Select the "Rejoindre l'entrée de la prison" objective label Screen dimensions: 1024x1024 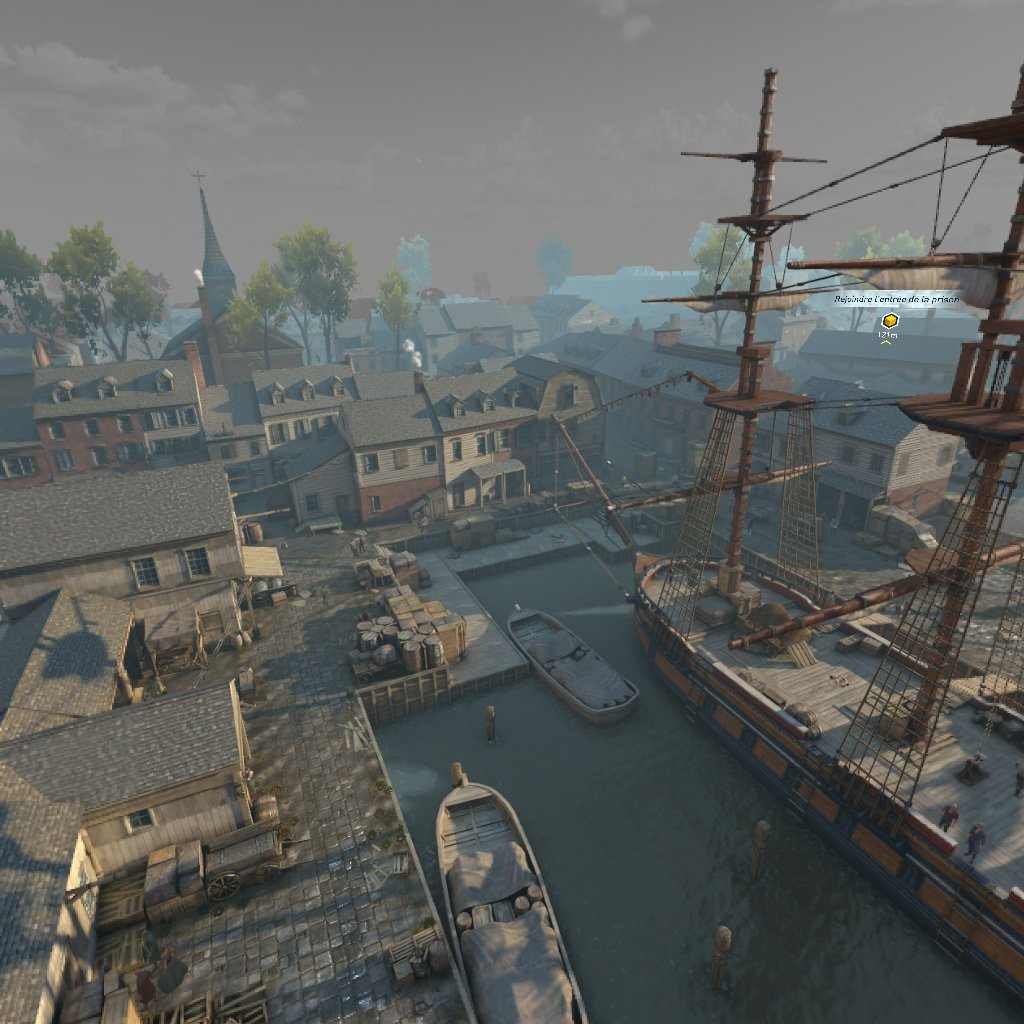click(x=896, y=299)
